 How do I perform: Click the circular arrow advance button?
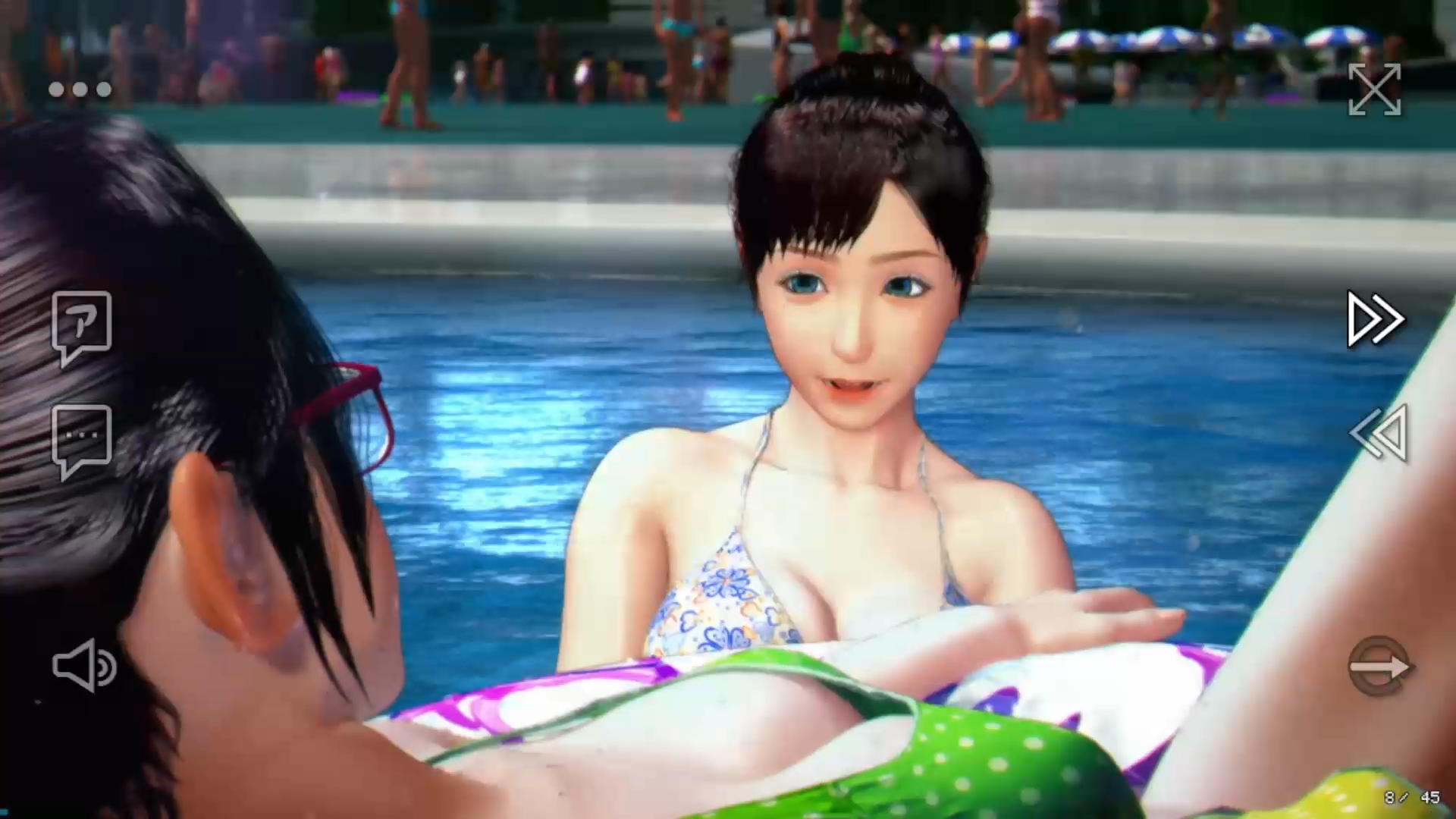1379,666
